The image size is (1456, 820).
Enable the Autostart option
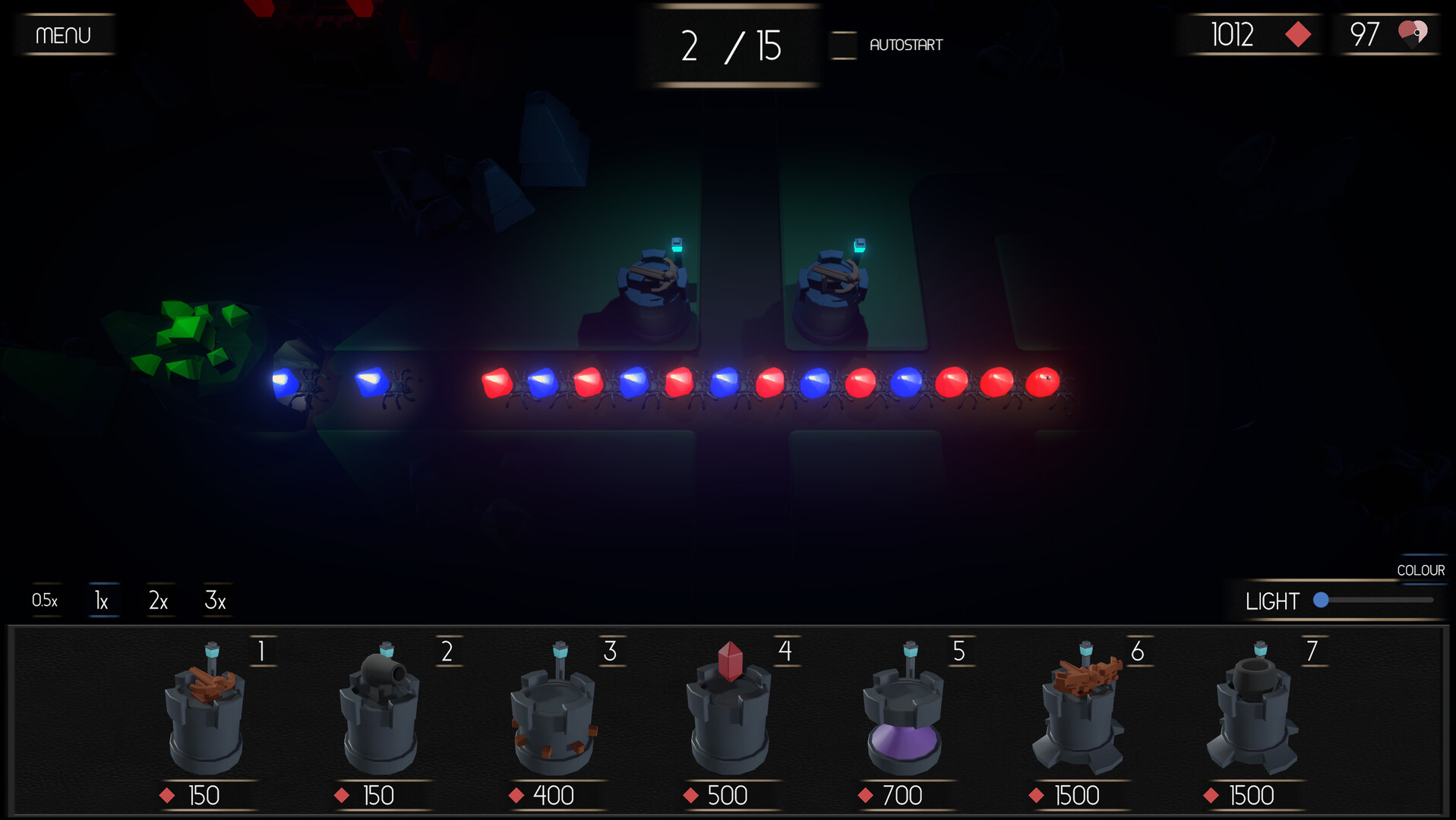point(842,45)
